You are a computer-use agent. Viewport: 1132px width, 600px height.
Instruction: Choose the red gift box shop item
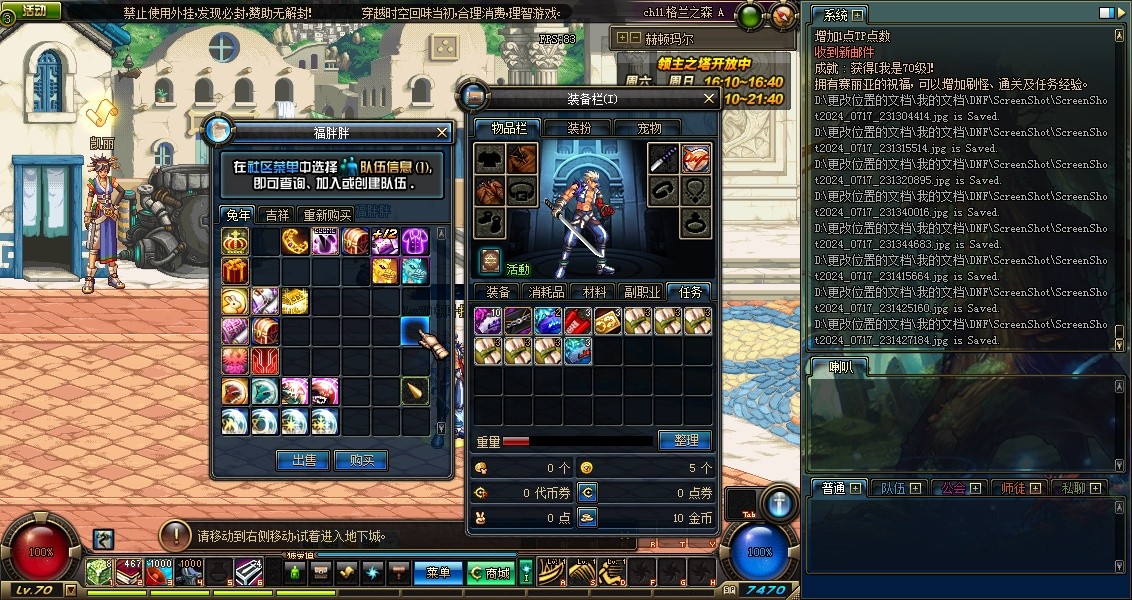[x=235, y=271]
